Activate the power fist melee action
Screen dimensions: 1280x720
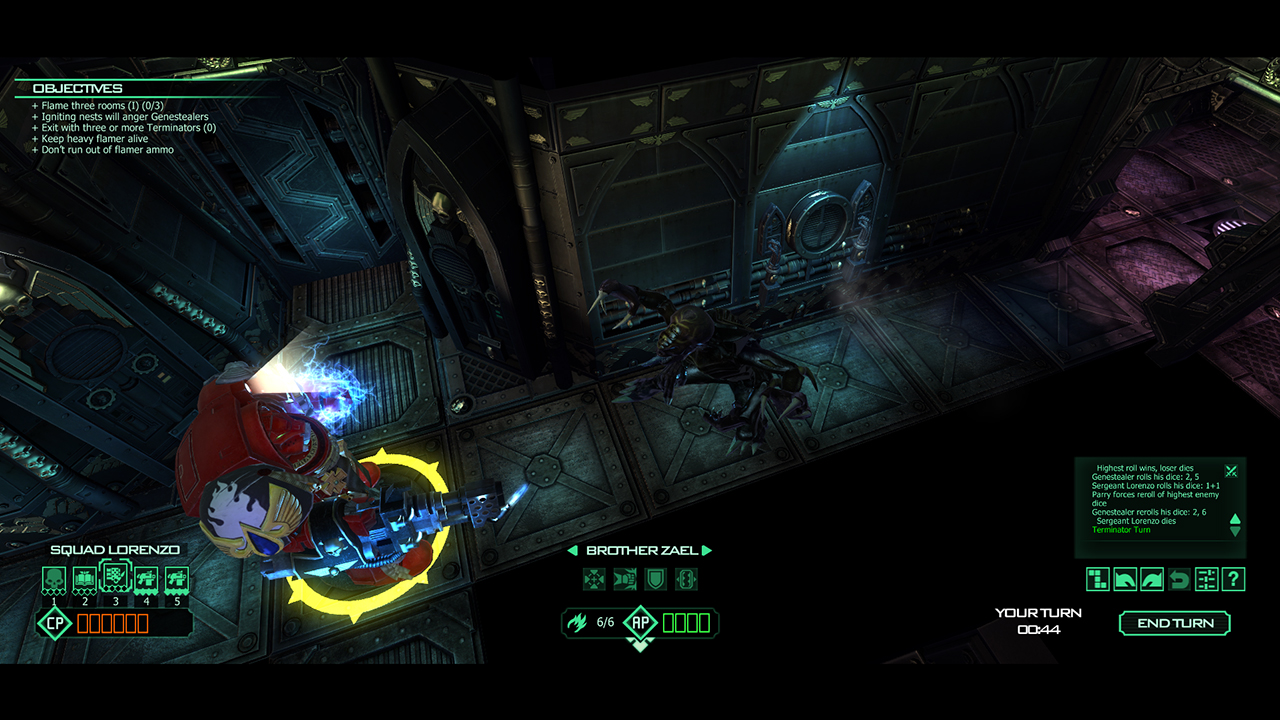tap(625, 579)
